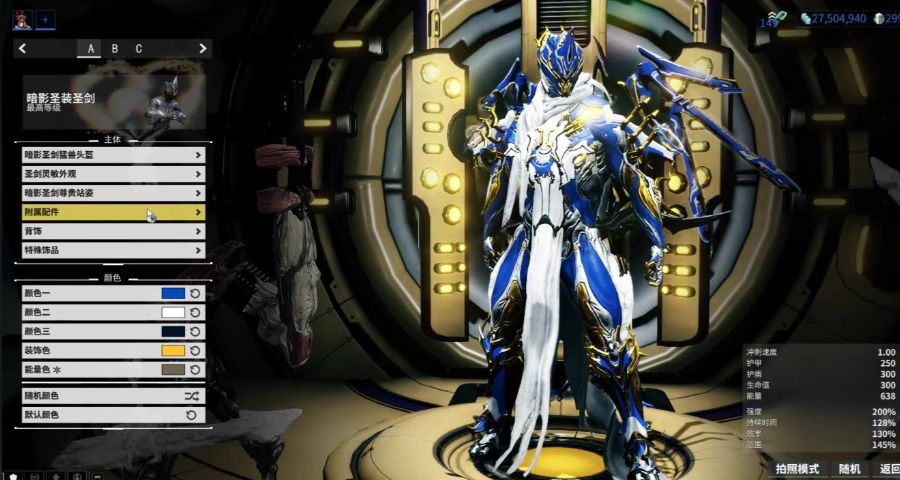900x480 pixels.
Task: Click the 随机 randomize button at bottom
Action: click(x=849, y=469)
